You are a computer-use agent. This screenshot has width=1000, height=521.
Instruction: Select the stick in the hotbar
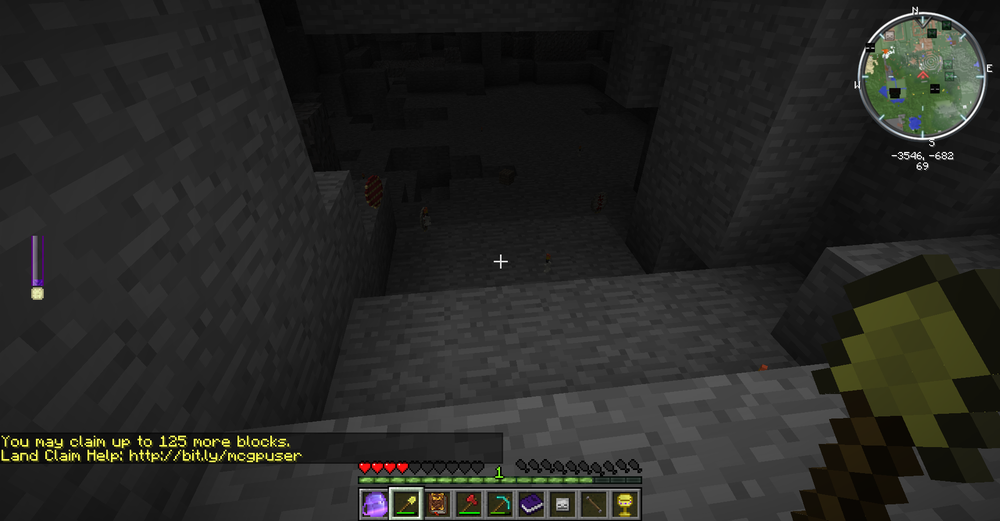pyautogui.click(x=591, y=503)
